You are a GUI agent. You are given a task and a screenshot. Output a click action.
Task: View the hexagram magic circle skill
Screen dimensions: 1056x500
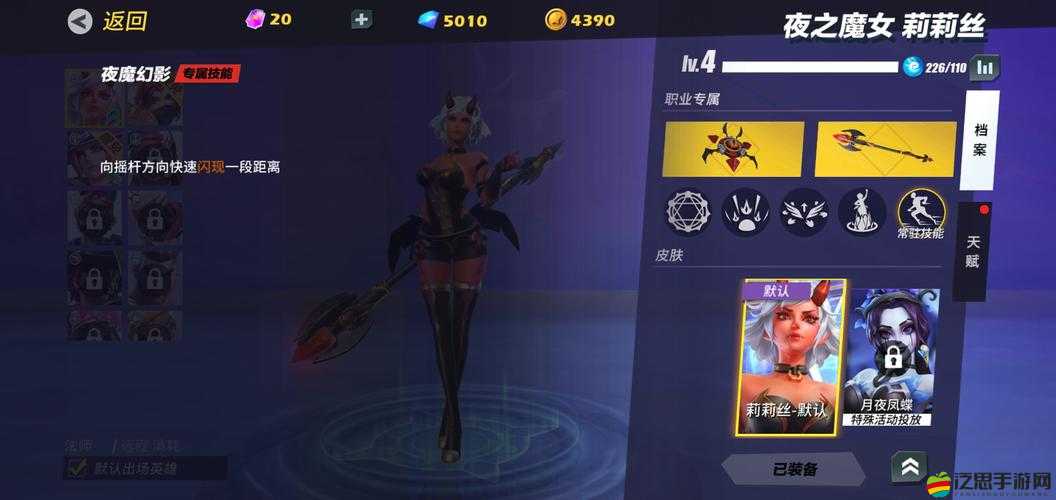(x=687, y=210)
